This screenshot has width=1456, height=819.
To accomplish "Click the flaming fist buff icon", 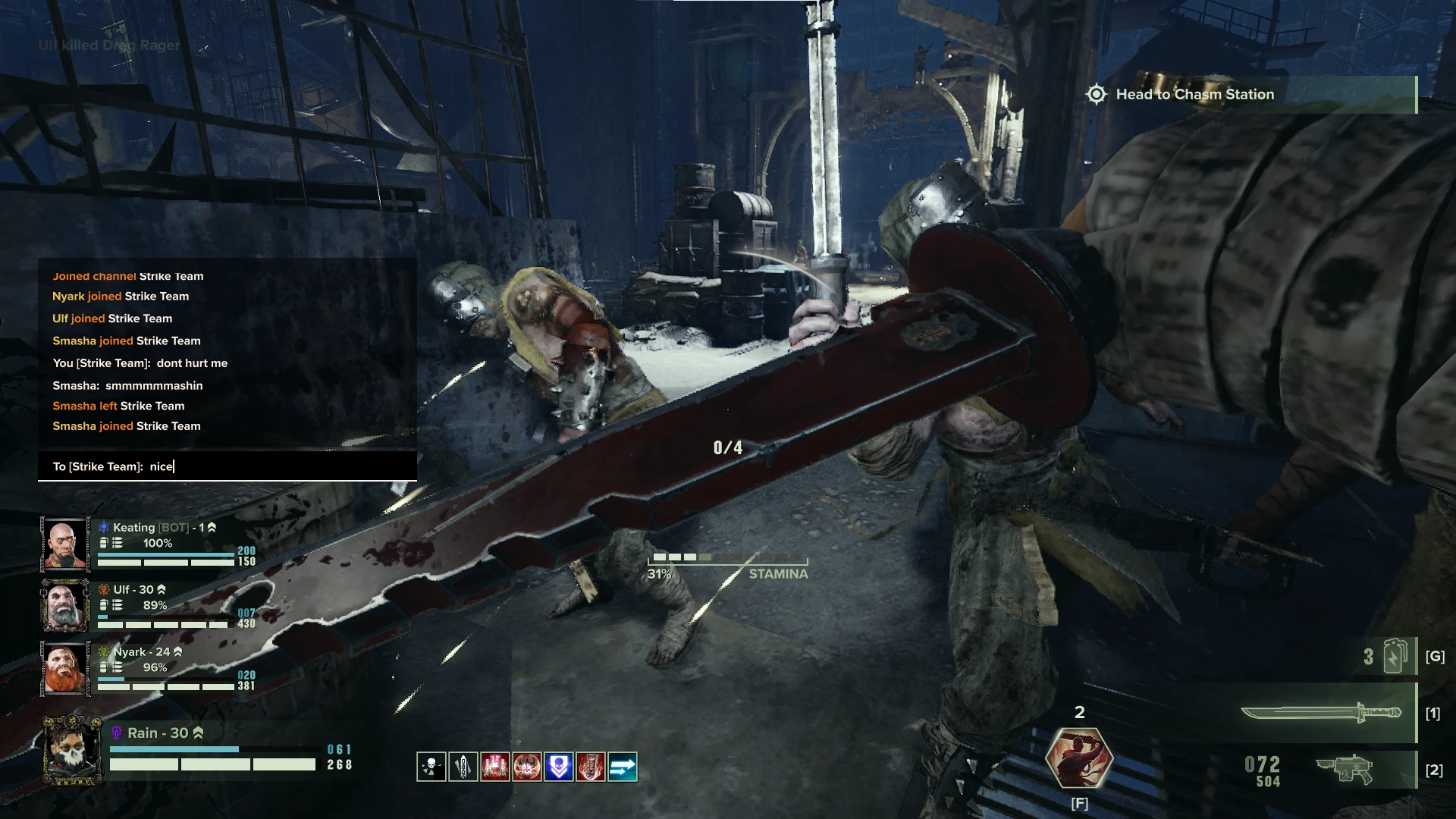I will point(591,767).
